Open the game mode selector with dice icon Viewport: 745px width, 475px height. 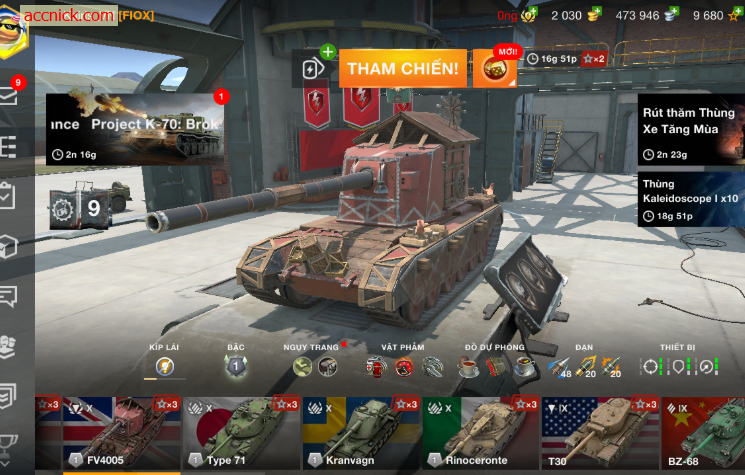(x=494, y=69)
